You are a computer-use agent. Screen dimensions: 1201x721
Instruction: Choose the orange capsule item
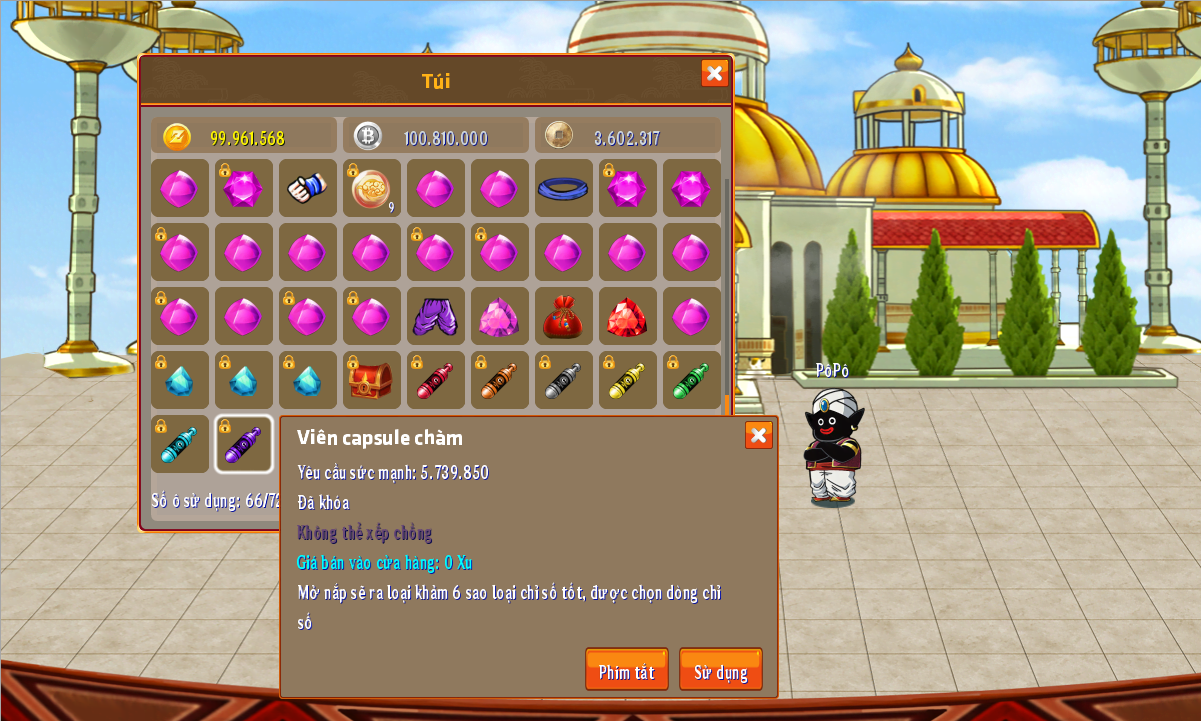(x=499, y=380)
